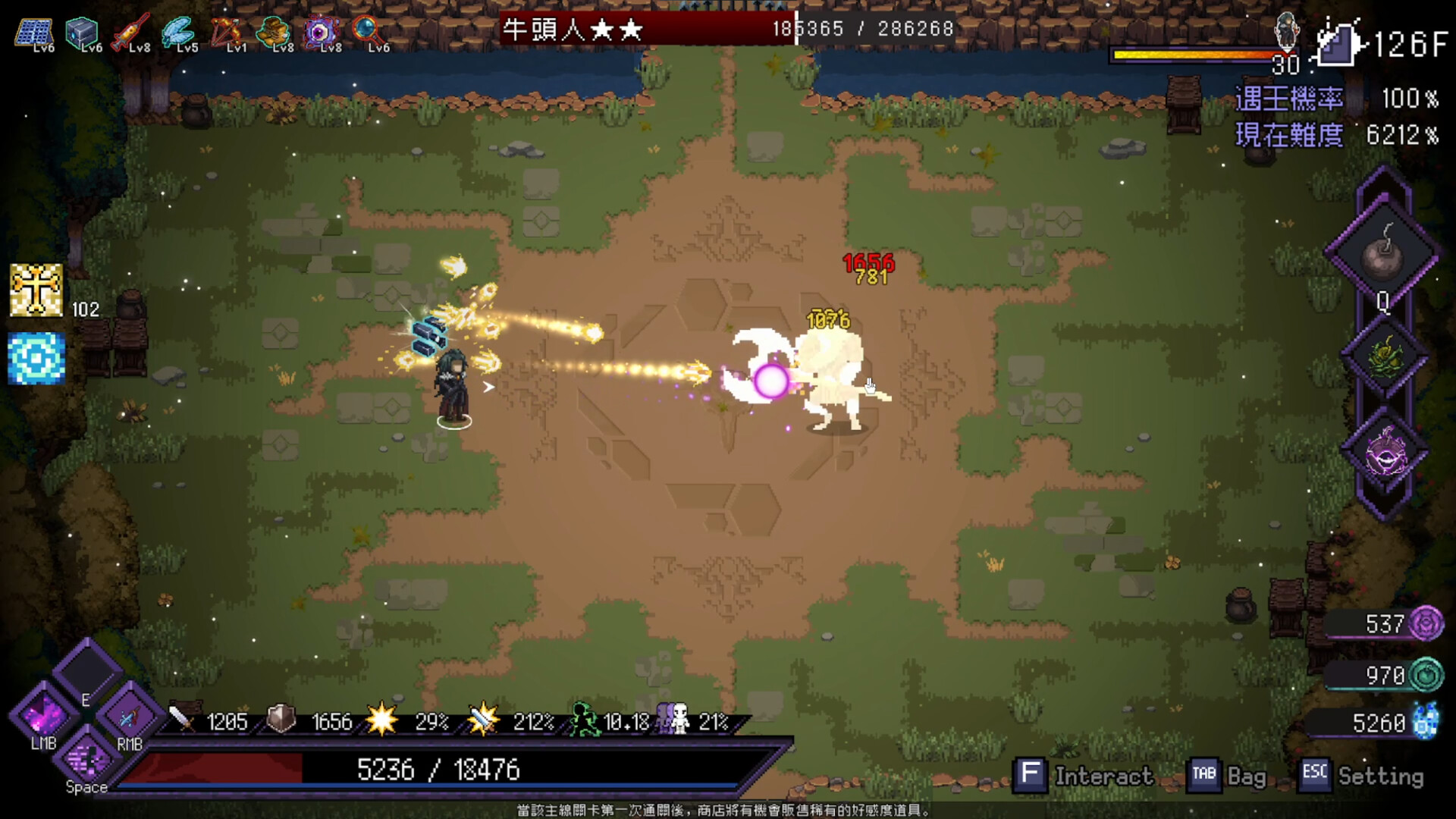
Task: Select the Lv5 blue feather item
Action: (177, 32)
